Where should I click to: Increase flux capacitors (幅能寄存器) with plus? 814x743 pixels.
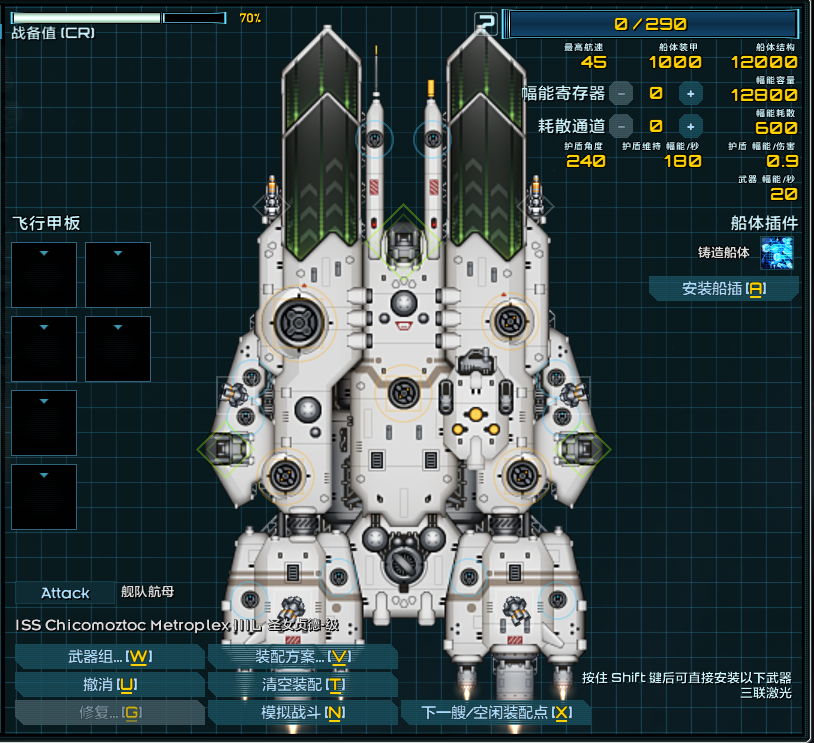coord(690,93)
